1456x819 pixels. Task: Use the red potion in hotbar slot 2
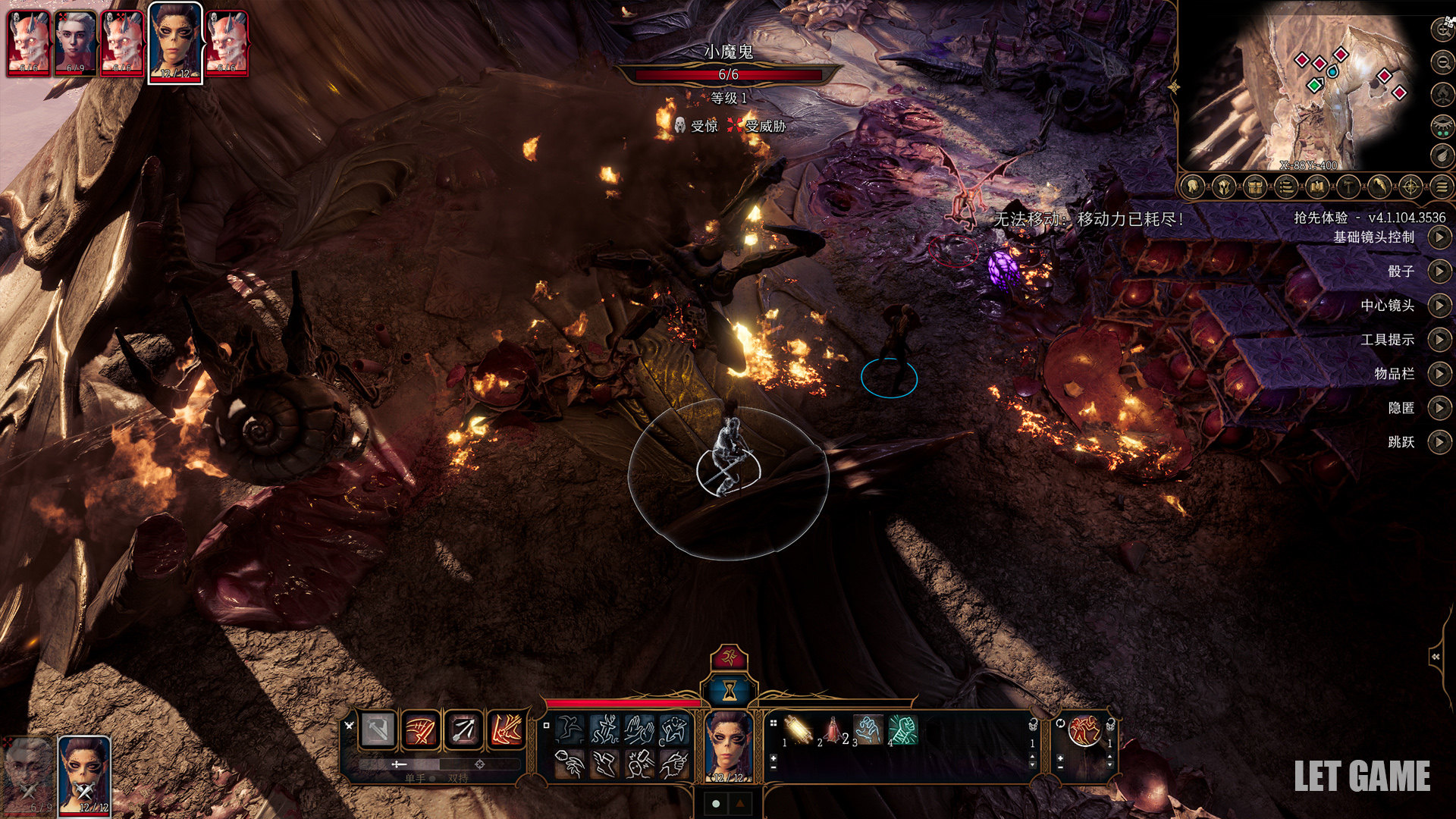833,730
